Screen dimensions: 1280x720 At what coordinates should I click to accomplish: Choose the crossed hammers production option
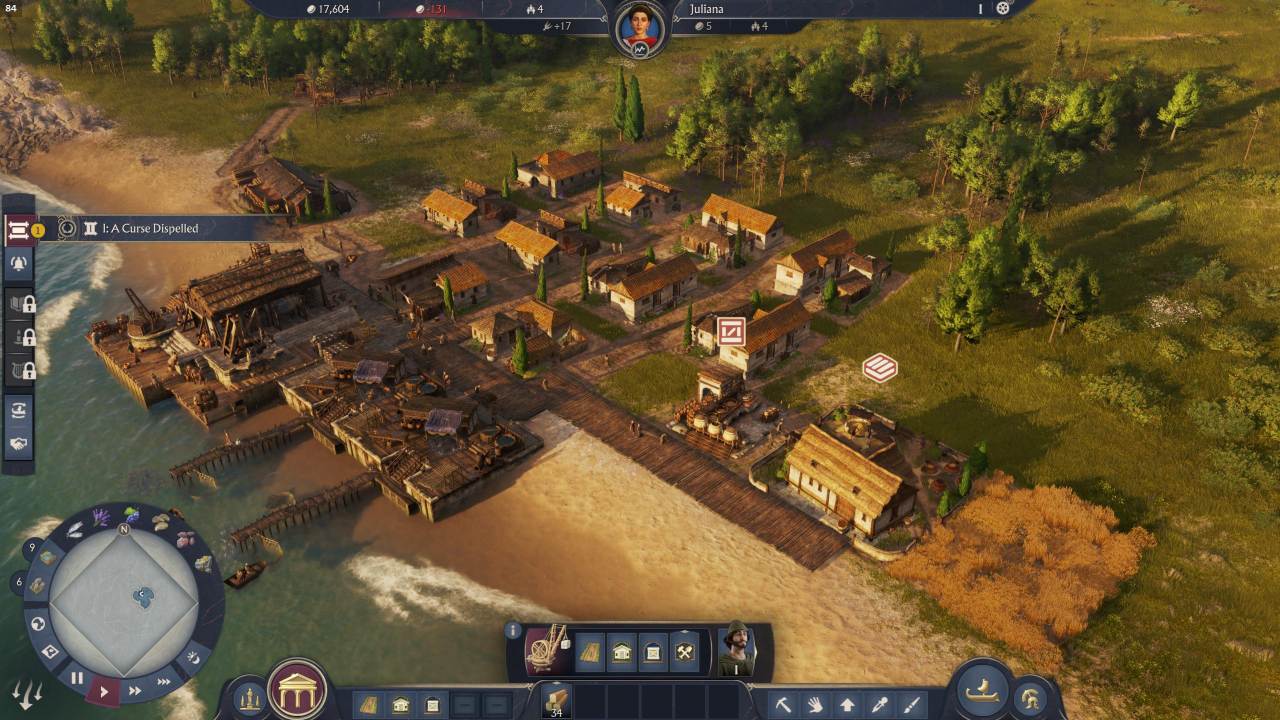685,653
